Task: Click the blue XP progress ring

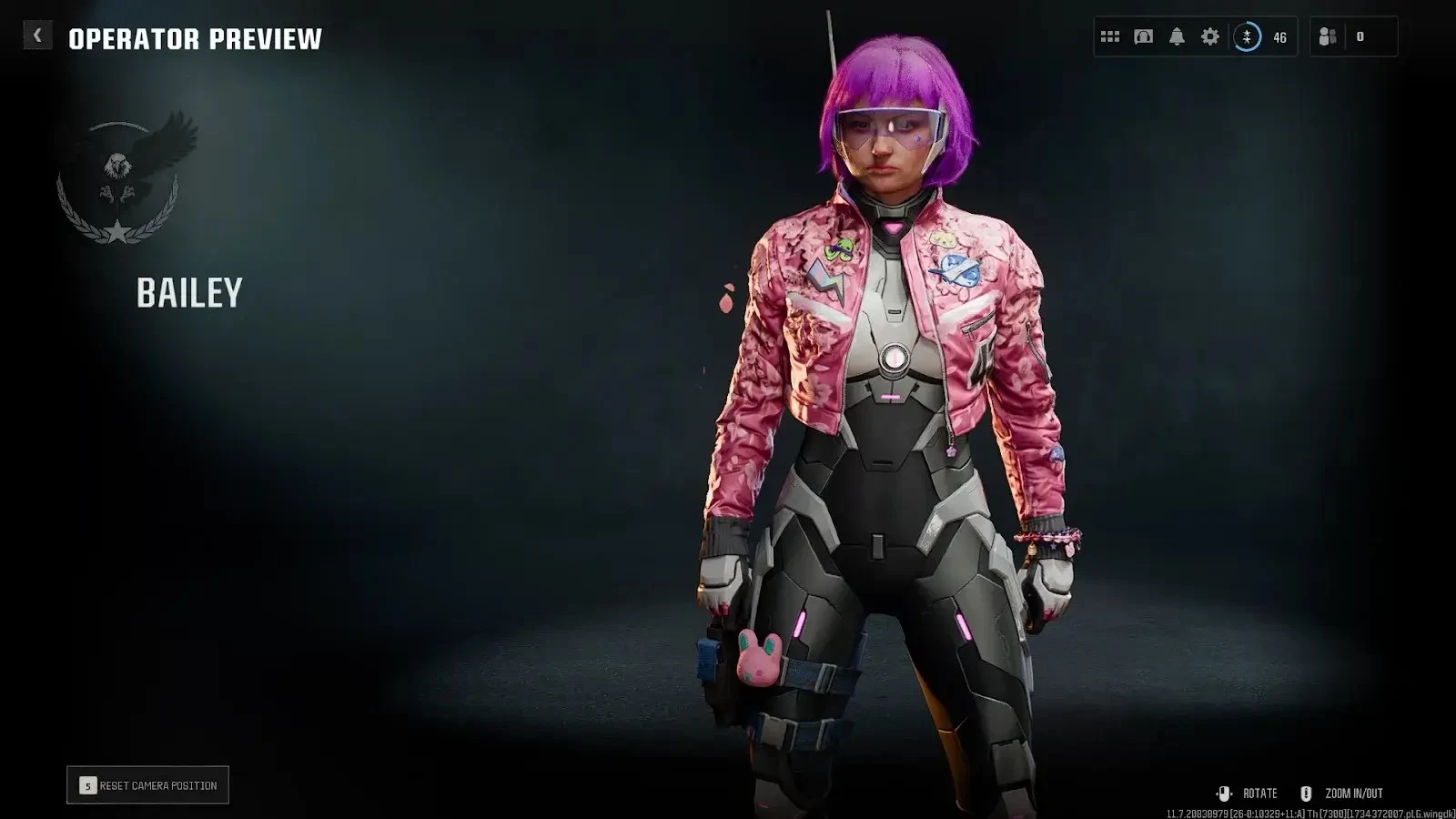Action: pyautogui.click(x=1248, y=37)
